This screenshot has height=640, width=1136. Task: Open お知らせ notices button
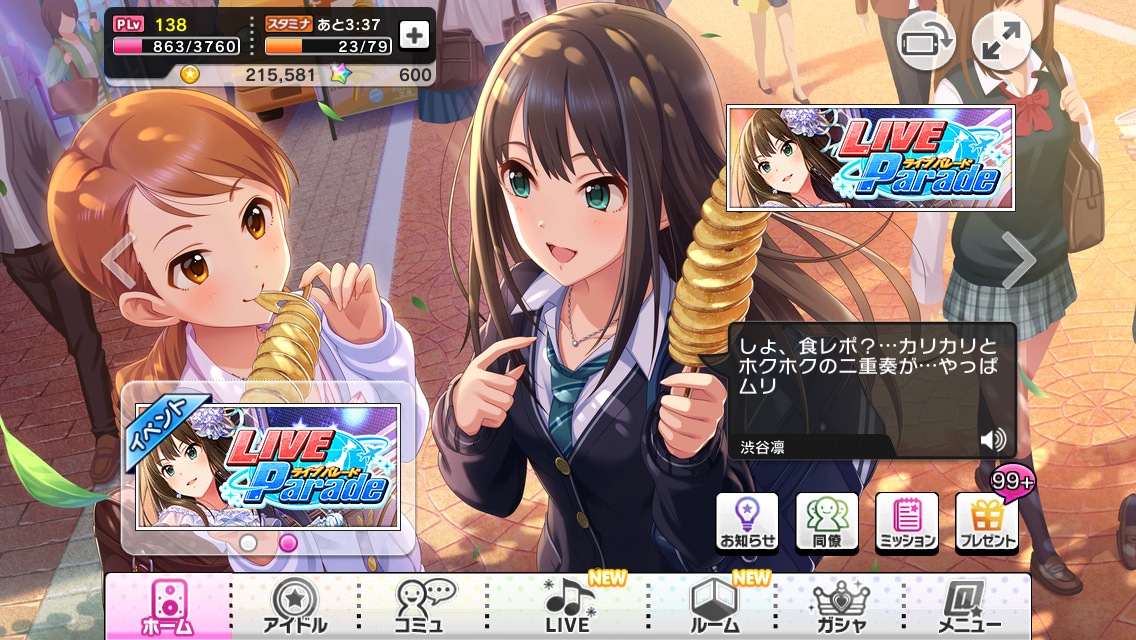747,522
